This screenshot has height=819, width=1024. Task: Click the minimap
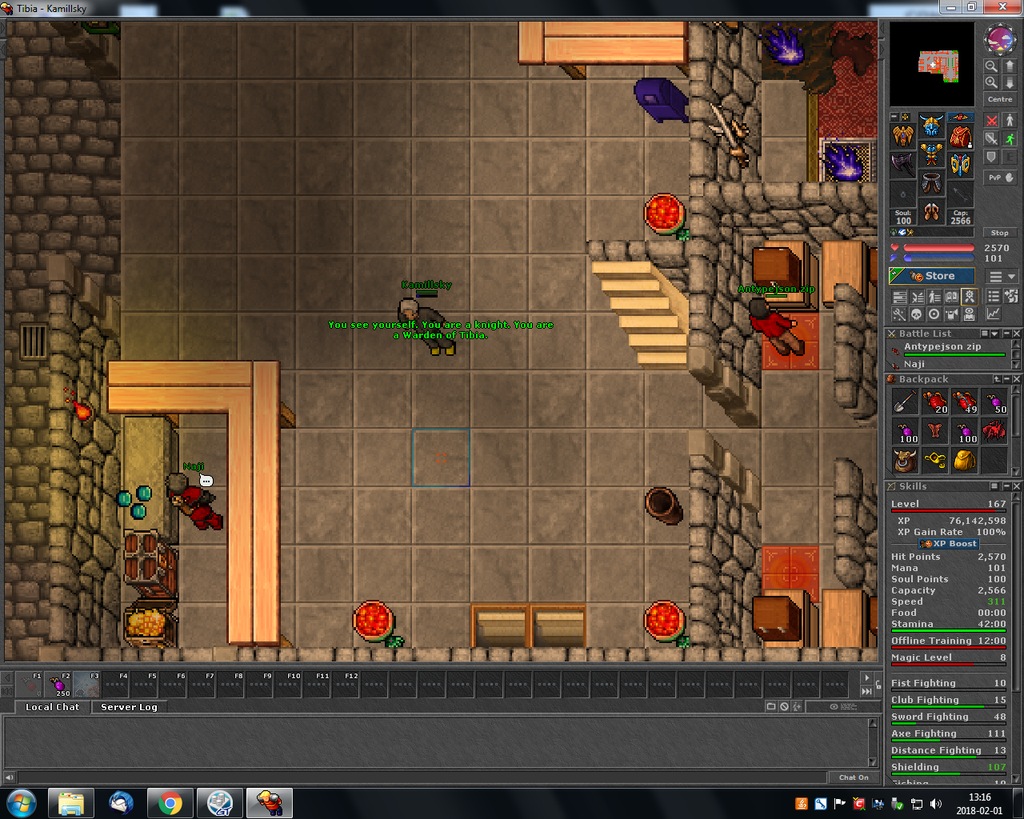click(931, 63)
